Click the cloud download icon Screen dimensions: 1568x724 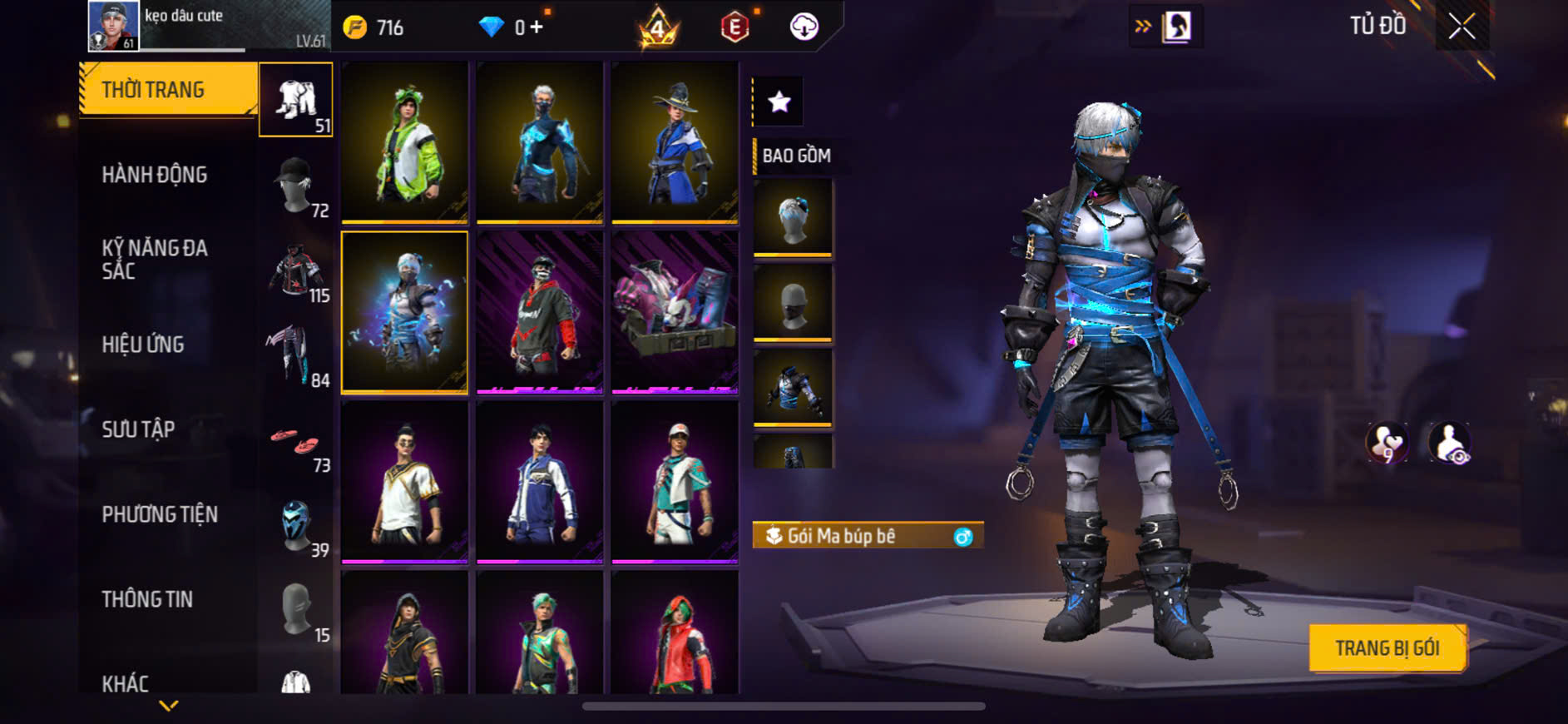point(804,27)
